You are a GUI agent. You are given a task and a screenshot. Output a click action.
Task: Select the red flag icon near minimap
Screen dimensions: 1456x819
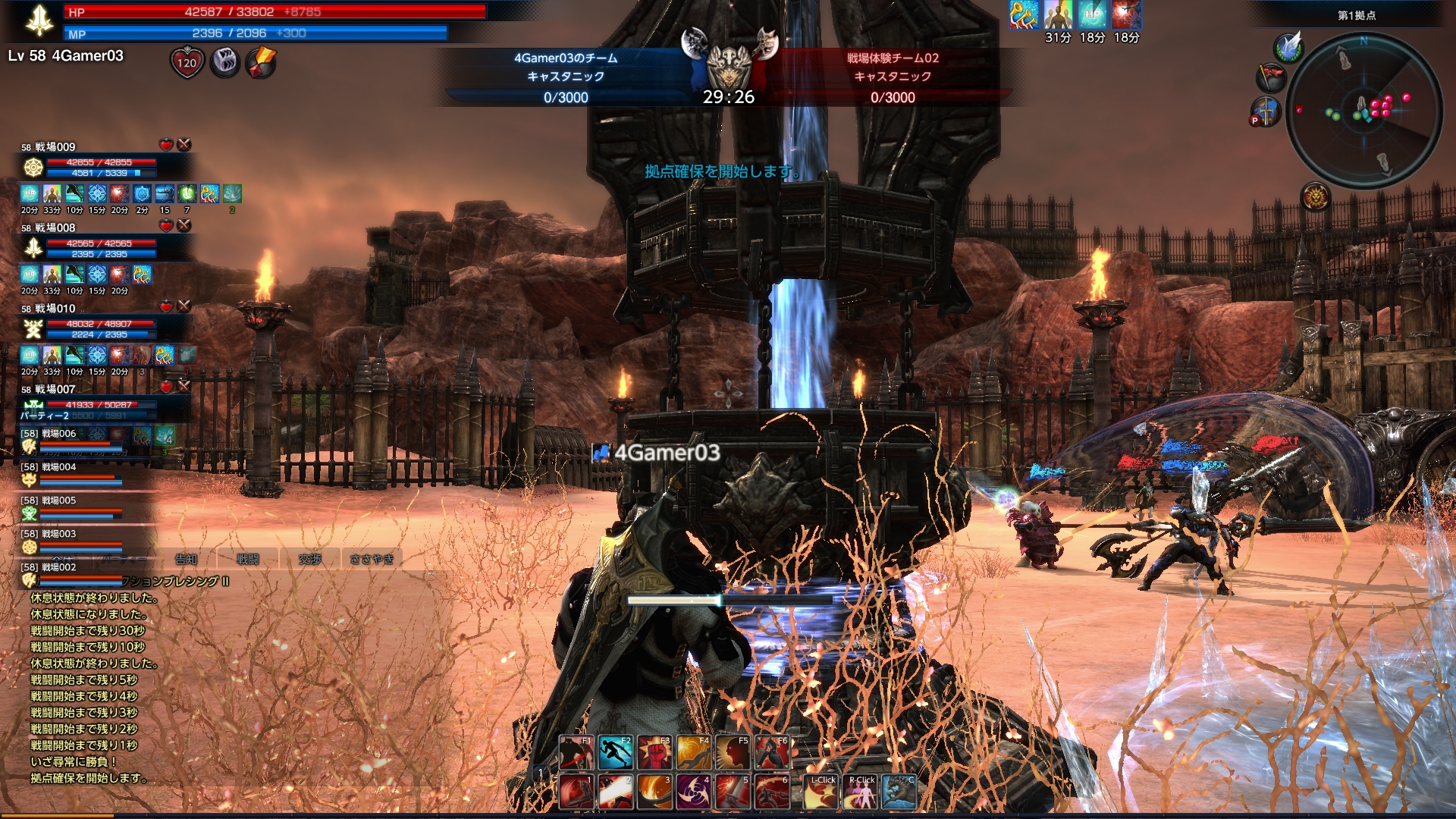[1271, 77]
